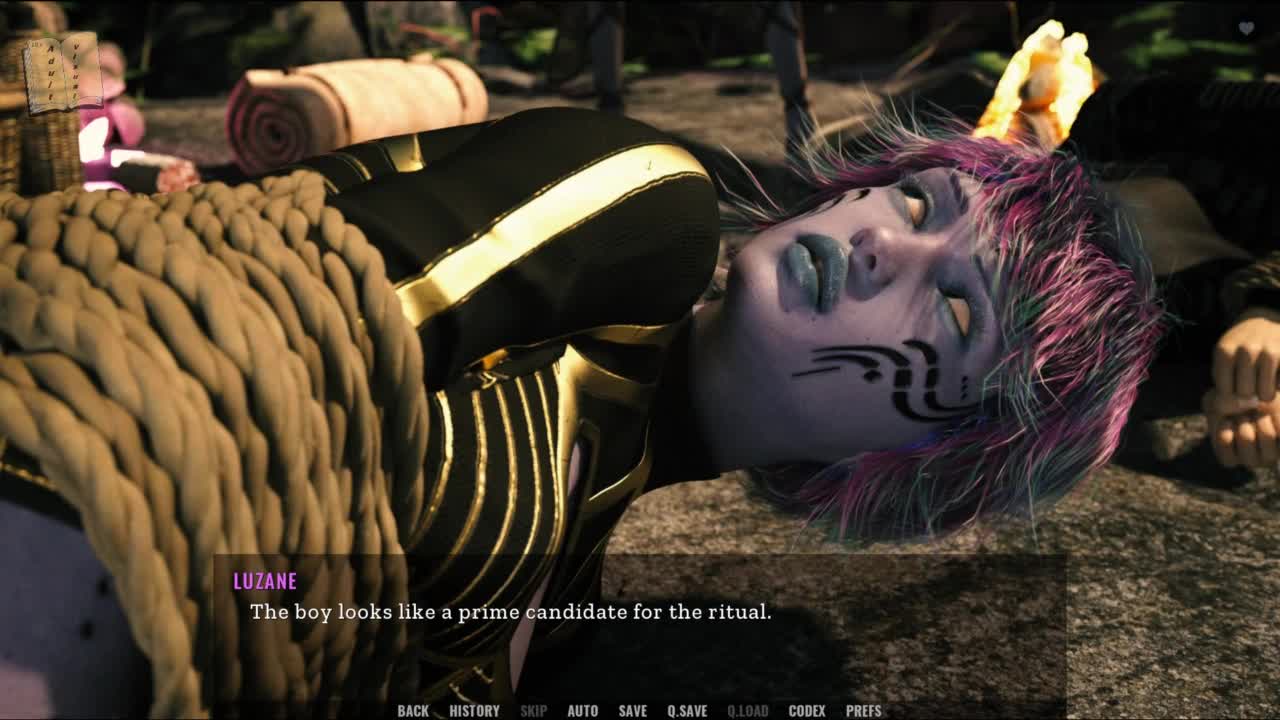Quick save with Q.Save
The width and height of the screenshot is (1280, 720).
tap(687, 711)
